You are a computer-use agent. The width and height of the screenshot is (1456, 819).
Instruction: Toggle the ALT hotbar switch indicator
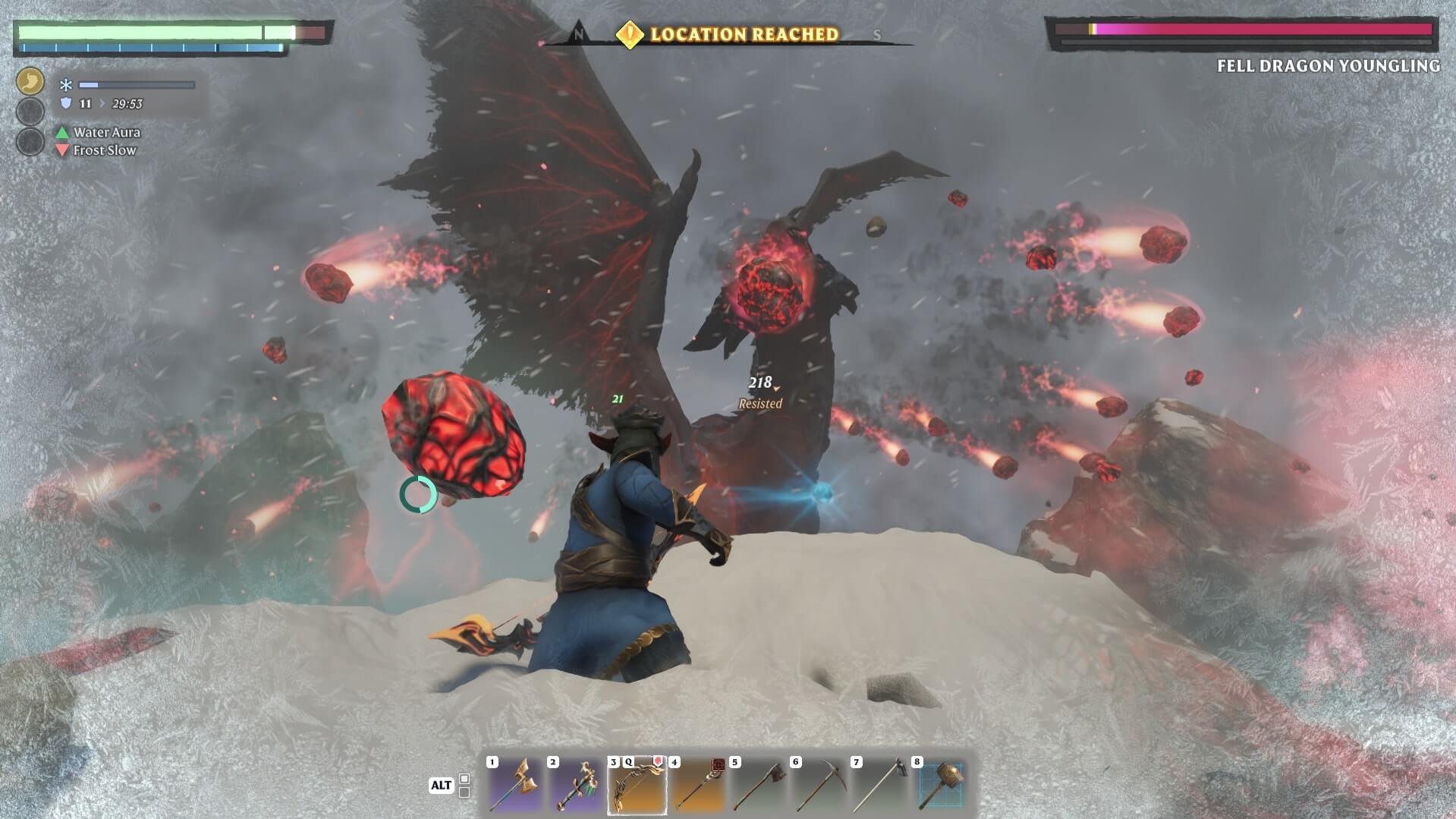(x=441, y=786)
